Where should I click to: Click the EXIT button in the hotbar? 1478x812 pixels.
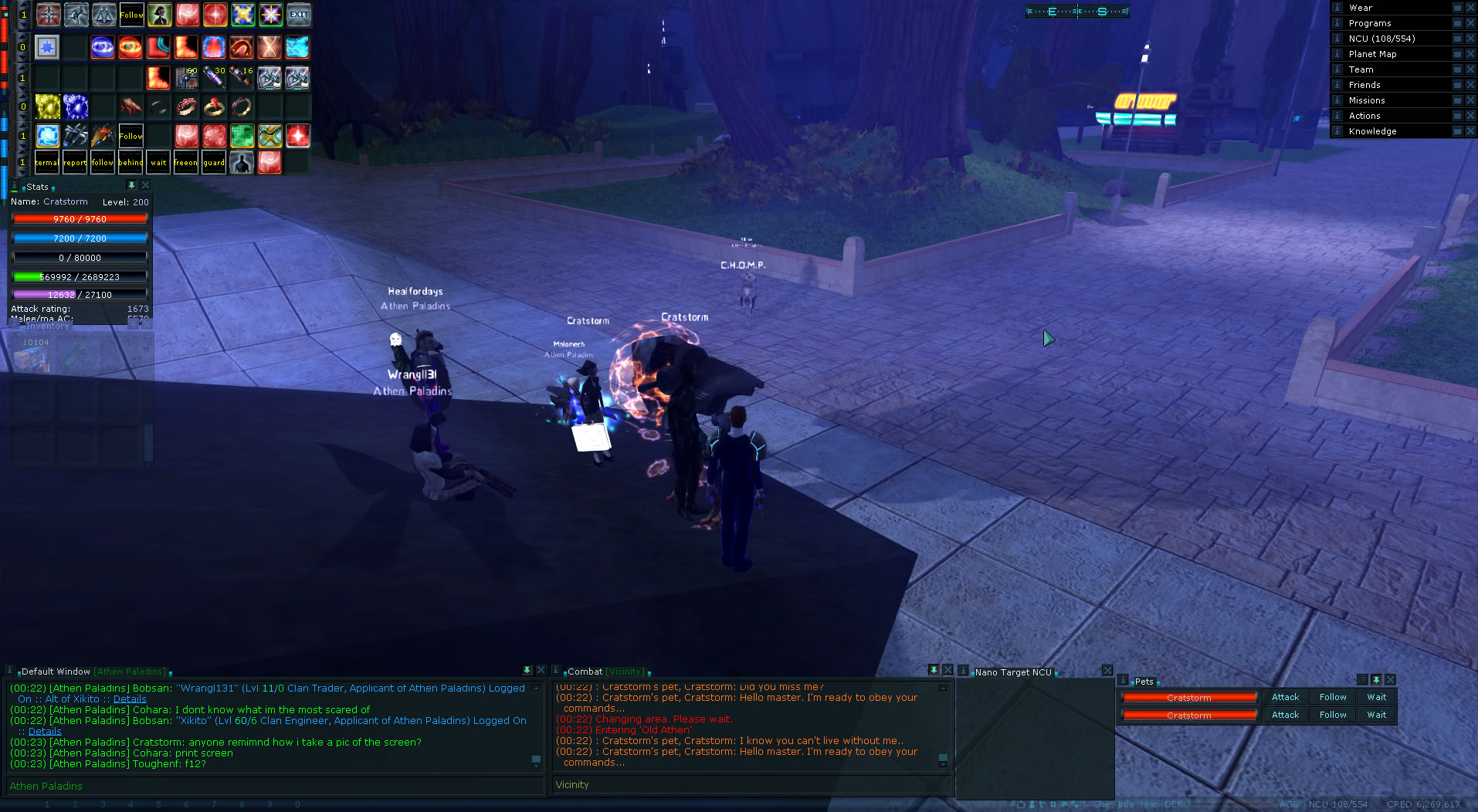click(x=298, y=15)
